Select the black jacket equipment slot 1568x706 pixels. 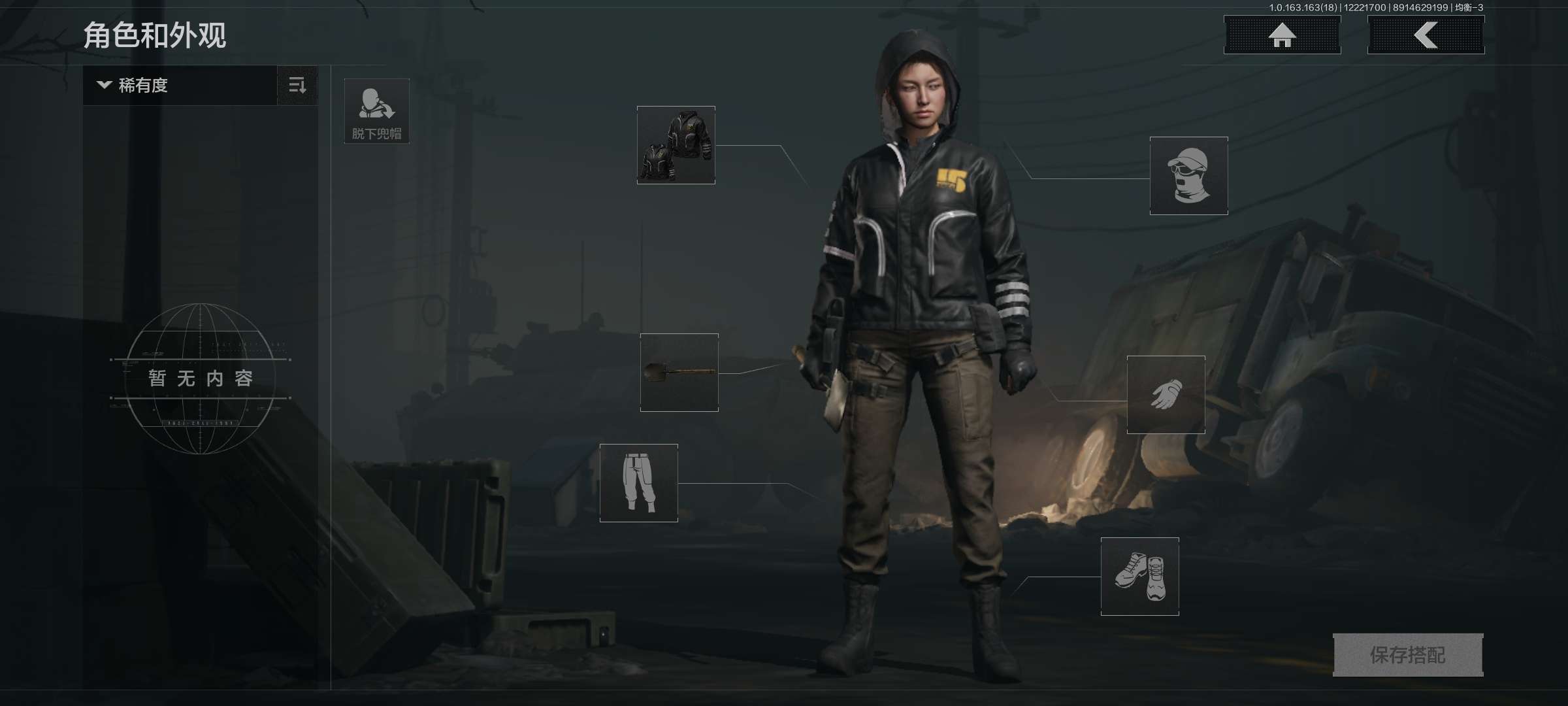(x=676, y=145)
